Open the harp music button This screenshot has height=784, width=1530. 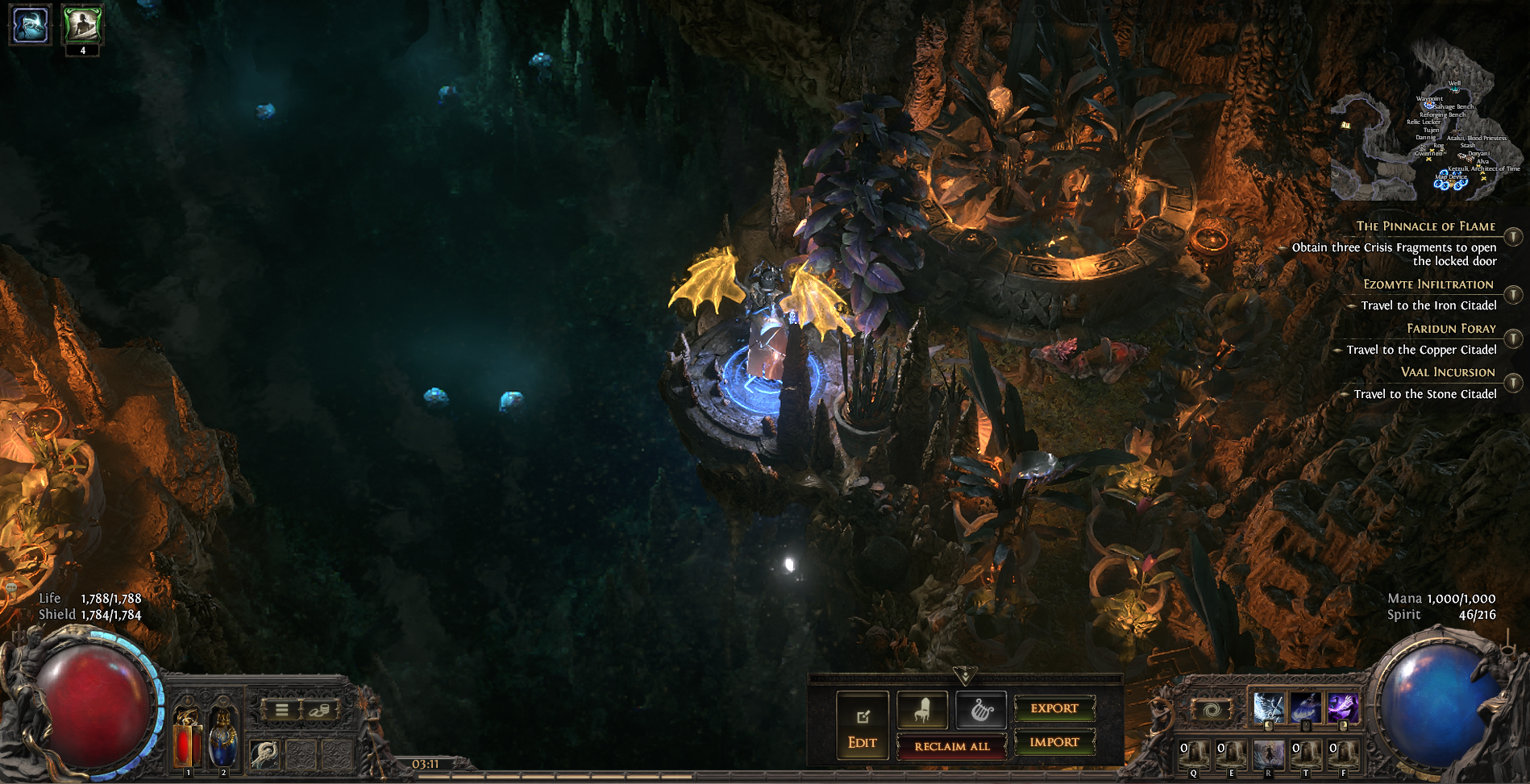(x=981, y=710)
